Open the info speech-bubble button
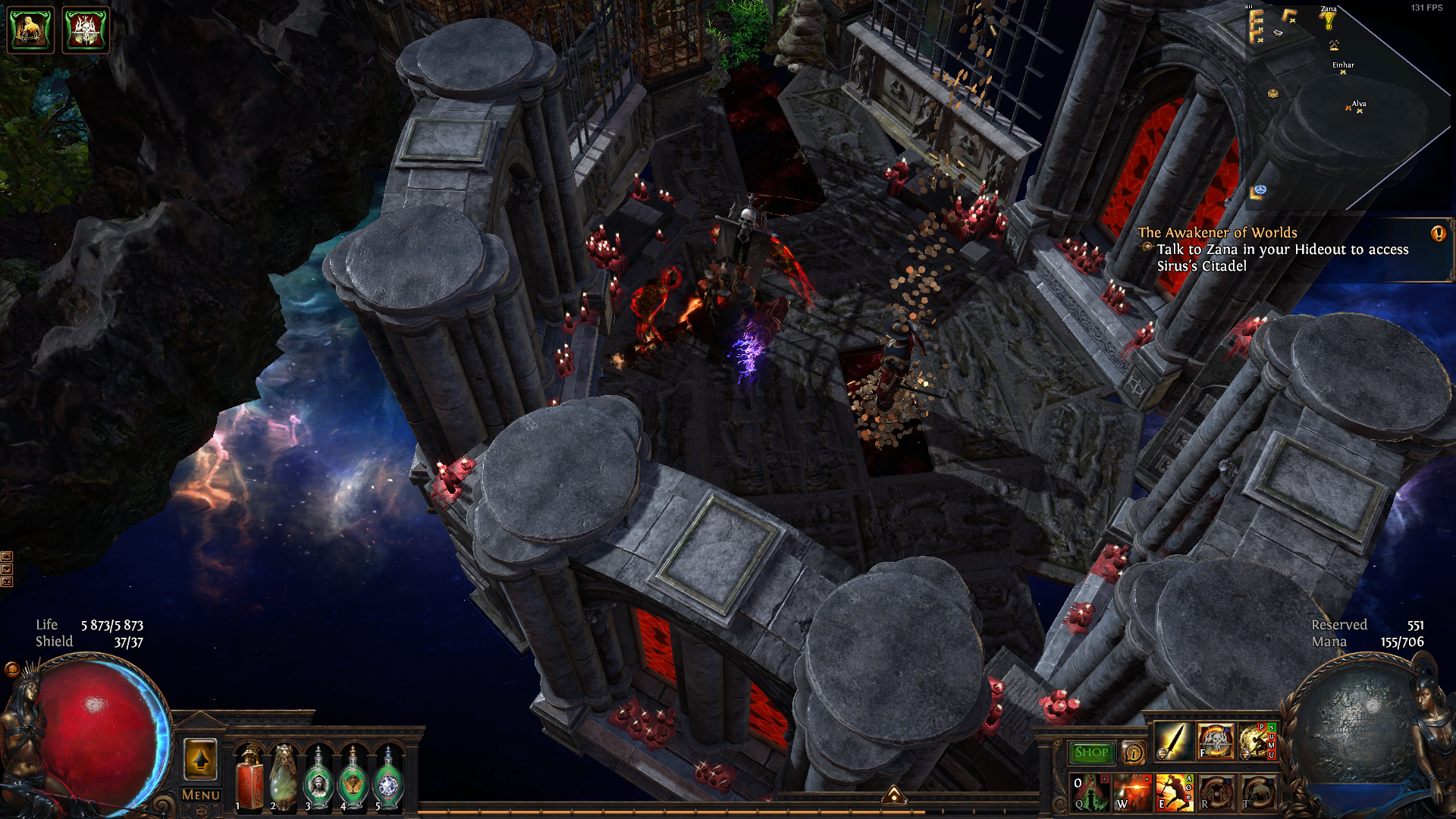This screenshot has width=1456, height=819. pyautogui.click(x=1133, y=752)
